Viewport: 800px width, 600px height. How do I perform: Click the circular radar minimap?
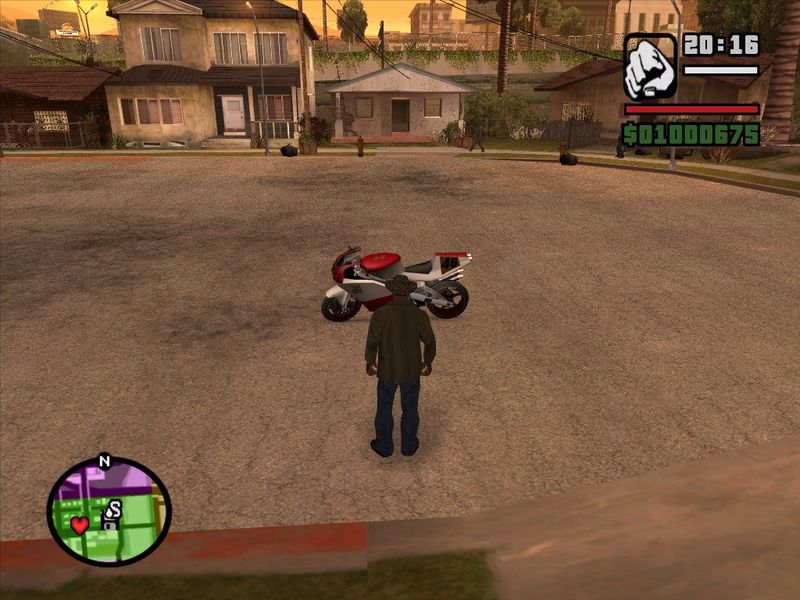pyautogui.click(x=109, y=511)
